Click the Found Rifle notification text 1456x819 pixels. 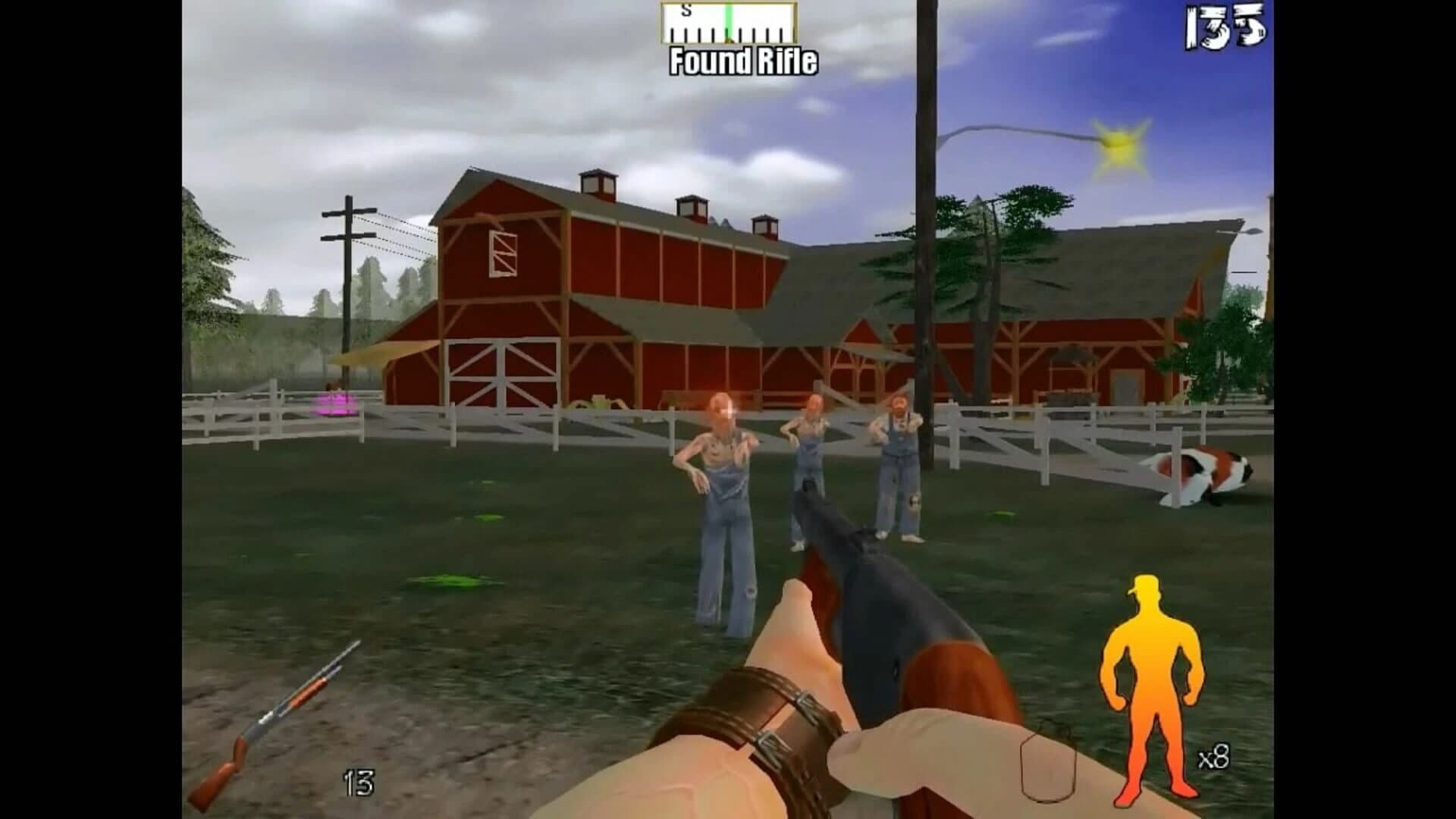(x=743, y=61)
